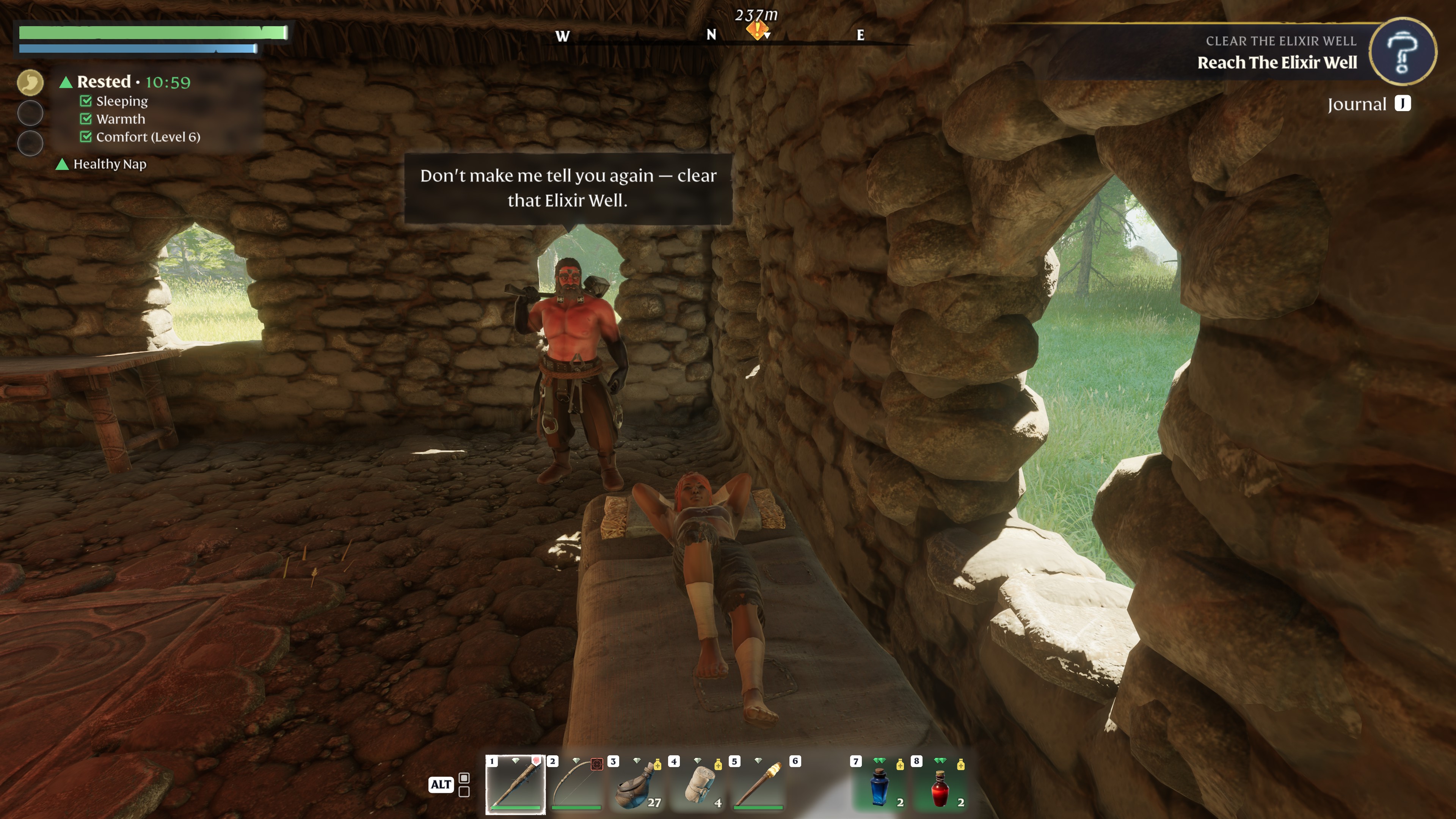This screenshot has height=819, width=1456.
Task: Click the hotbar page switch indicator
Action: pyautogui.click(x=463, y=784)
